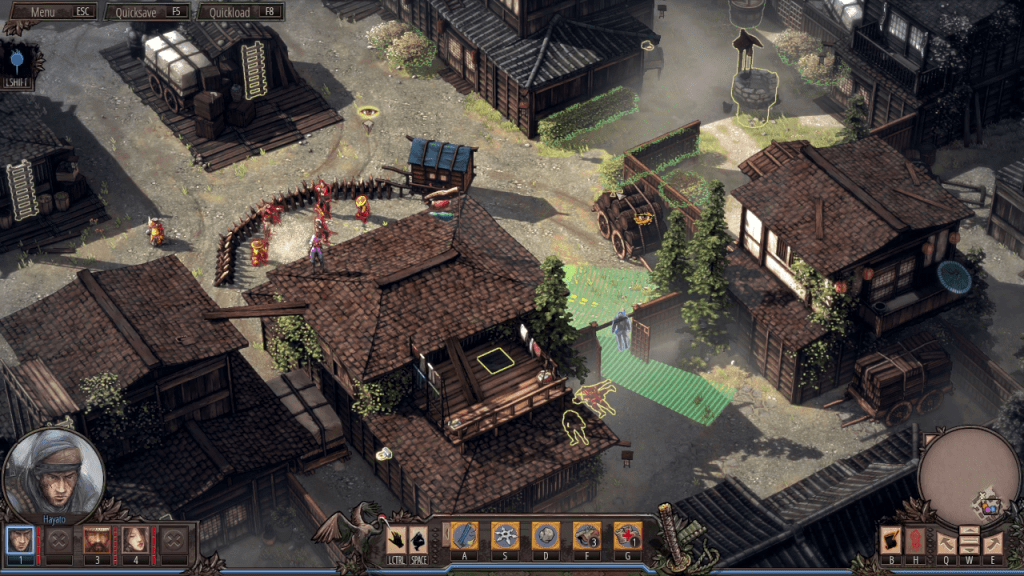Click the Quicksave button

(x=148, y=12)
